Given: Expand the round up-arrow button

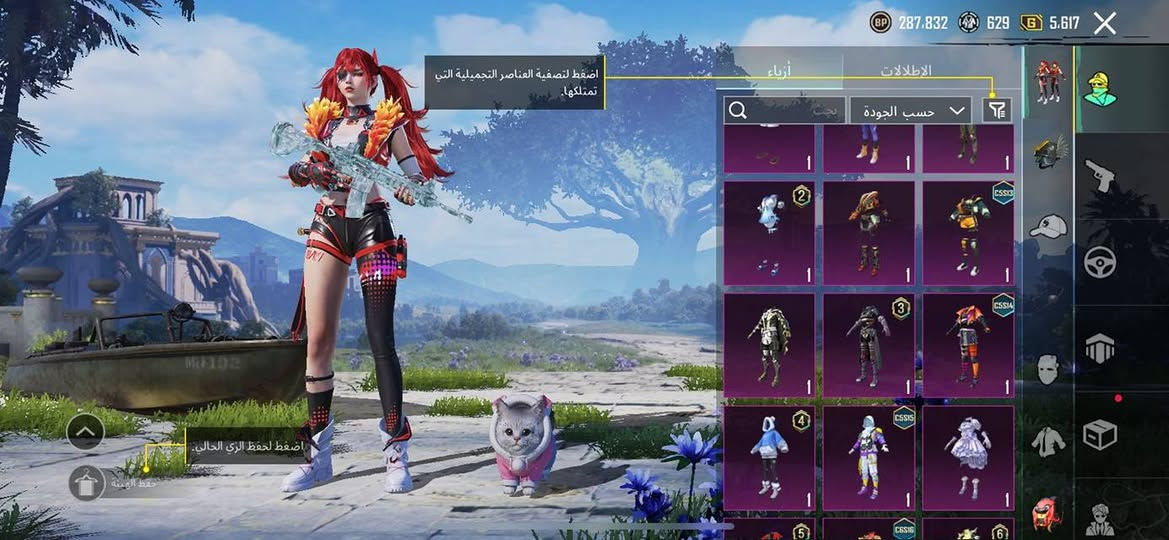Looking at the screenshot, I should pyautogui.click(x=86, y=431).
